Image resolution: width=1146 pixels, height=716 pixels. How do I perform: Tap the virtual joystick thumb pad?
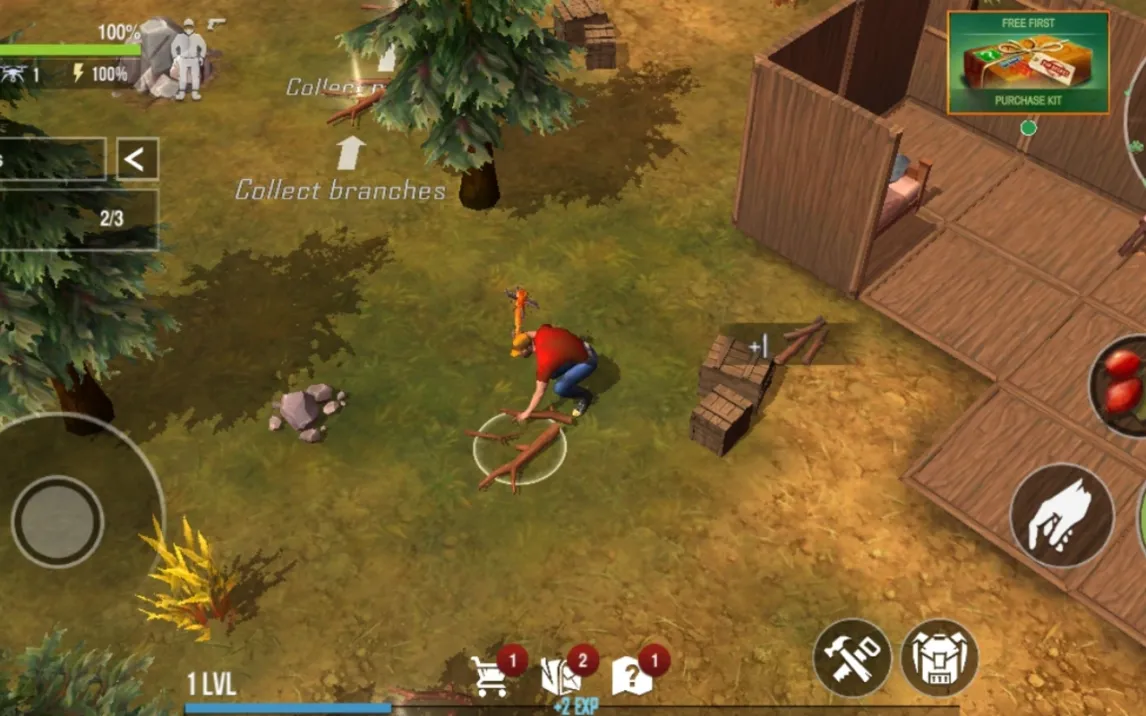click(57, 521)
